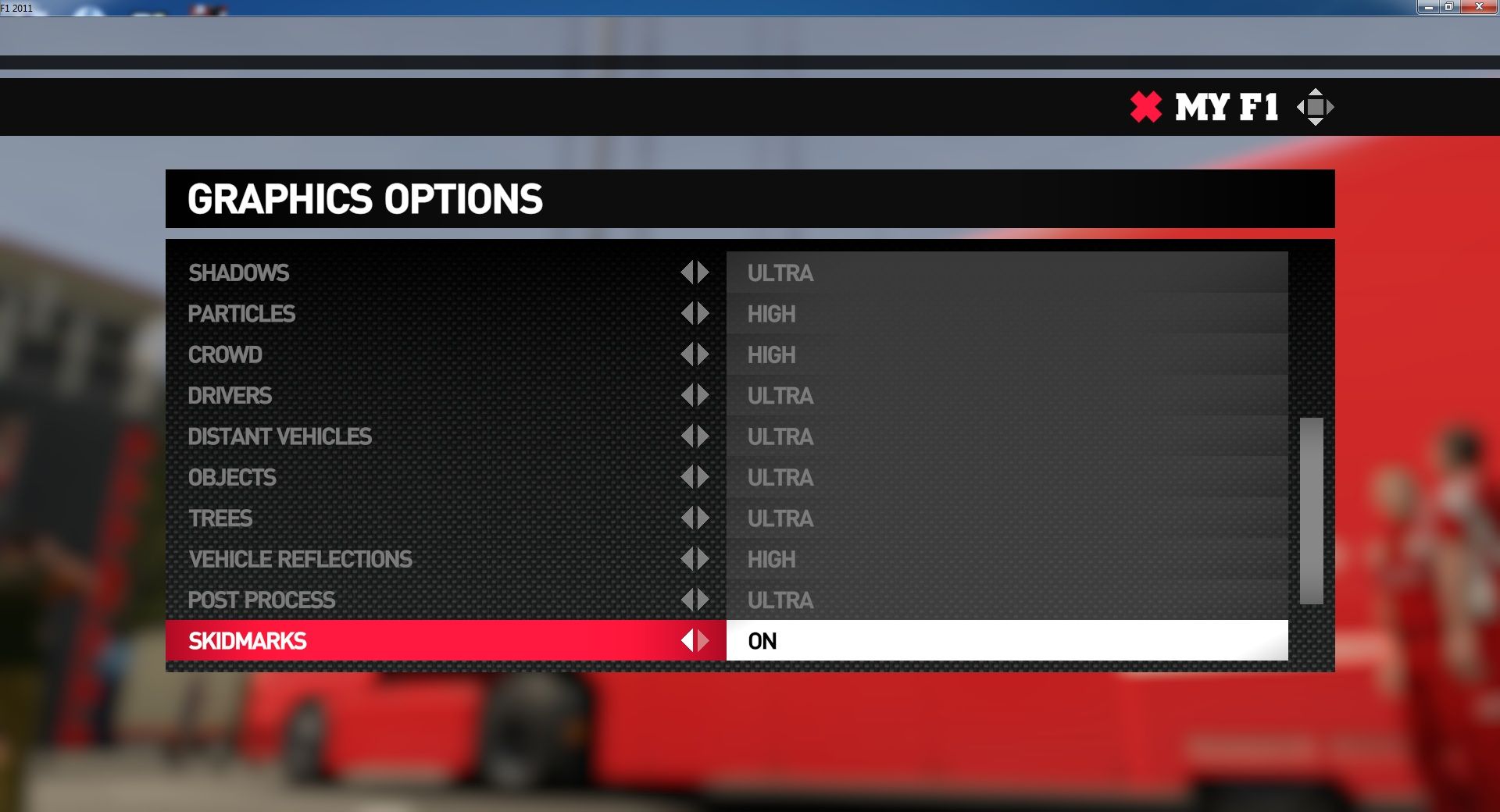Raise Crowd detail with its right arrow
Viewport: 1500px width, 812px height.
click(703, 354)
